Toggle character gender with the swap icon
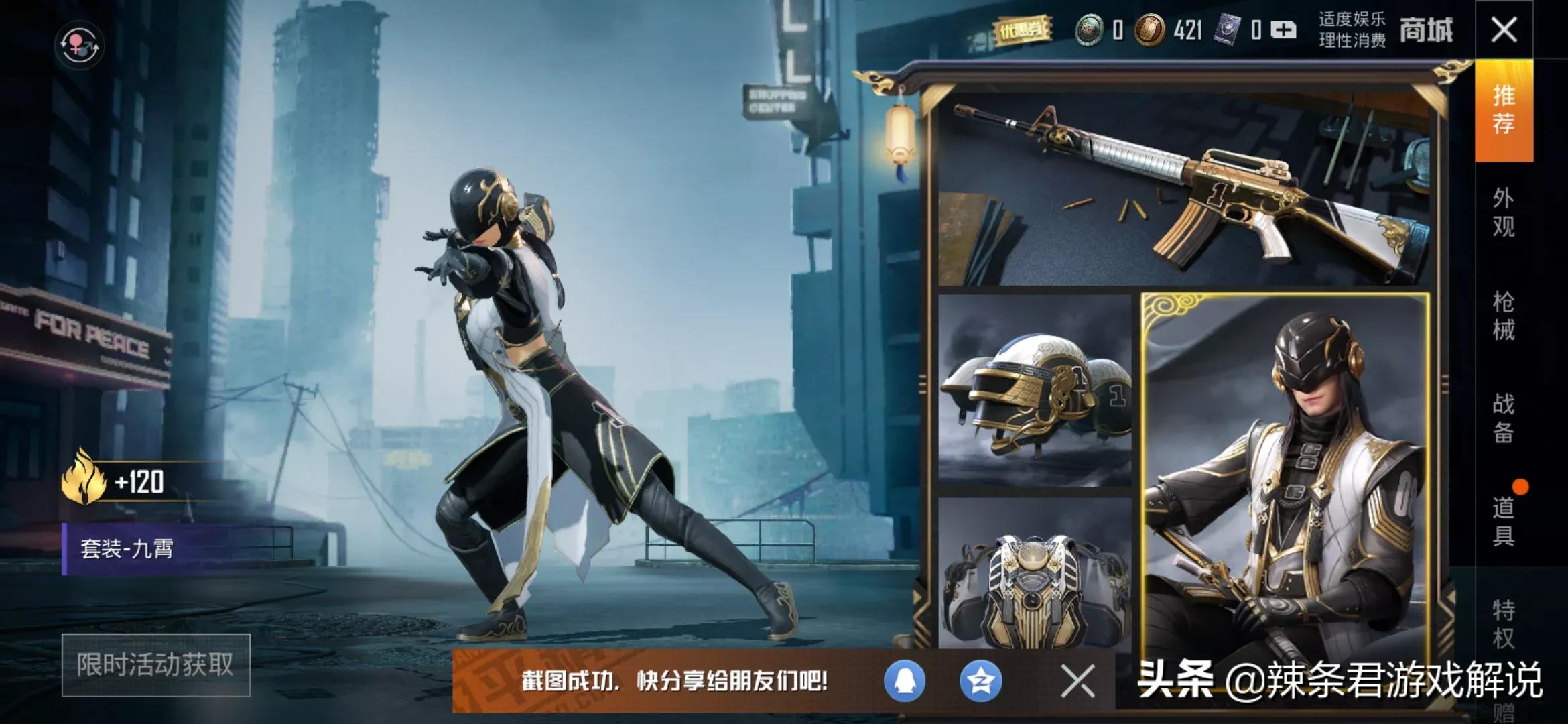The image size is (1568, 724). 79,45
